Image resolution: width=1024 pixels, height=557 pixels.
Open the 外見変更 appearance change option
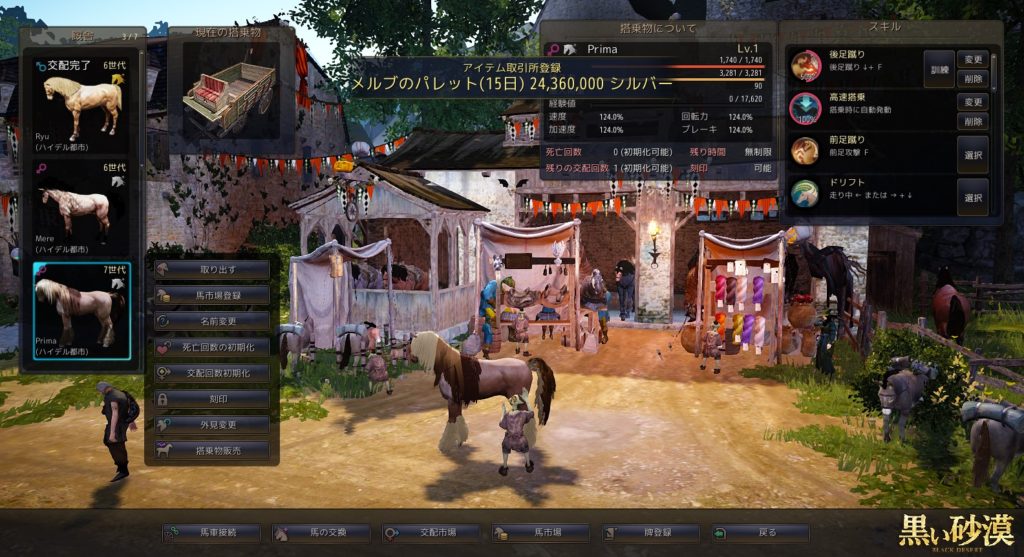click(x=212, y=424)
